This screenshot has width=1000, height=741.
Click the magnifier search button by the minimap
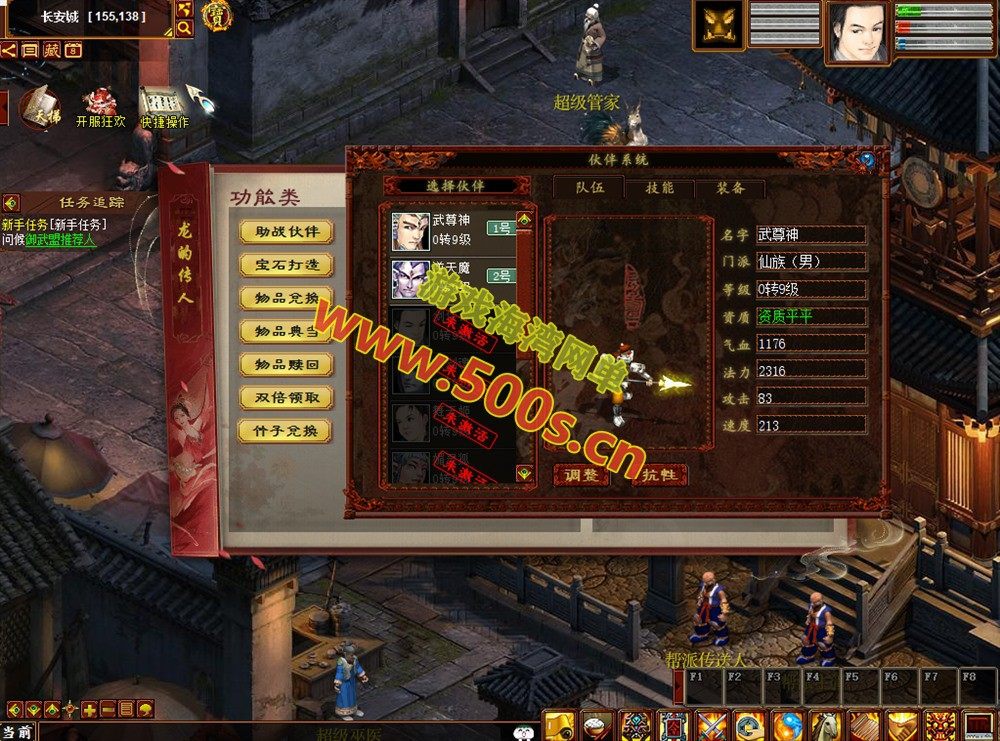(x=184, y=28)
